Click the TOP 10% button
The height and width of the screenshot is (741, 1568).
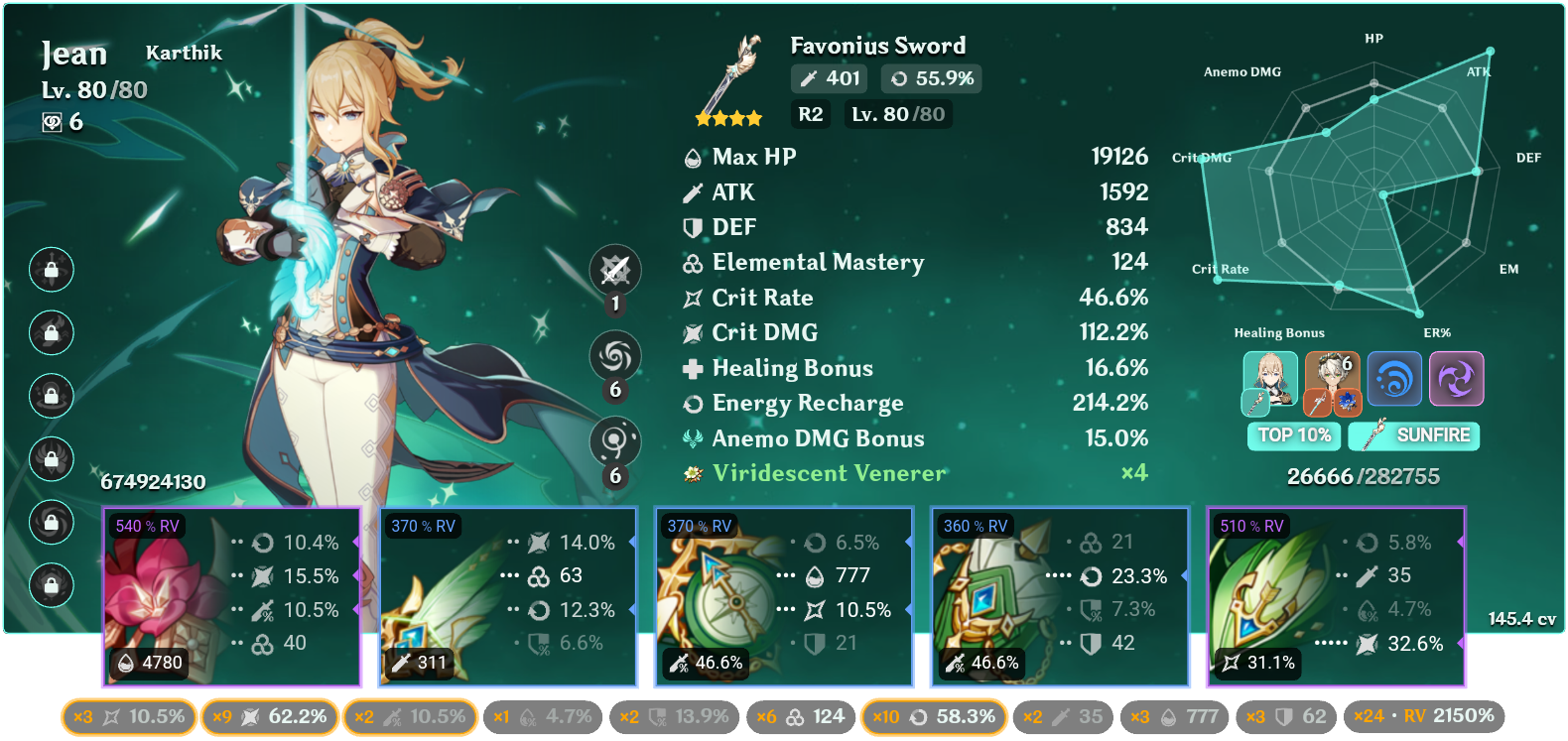click(1293, 435)
